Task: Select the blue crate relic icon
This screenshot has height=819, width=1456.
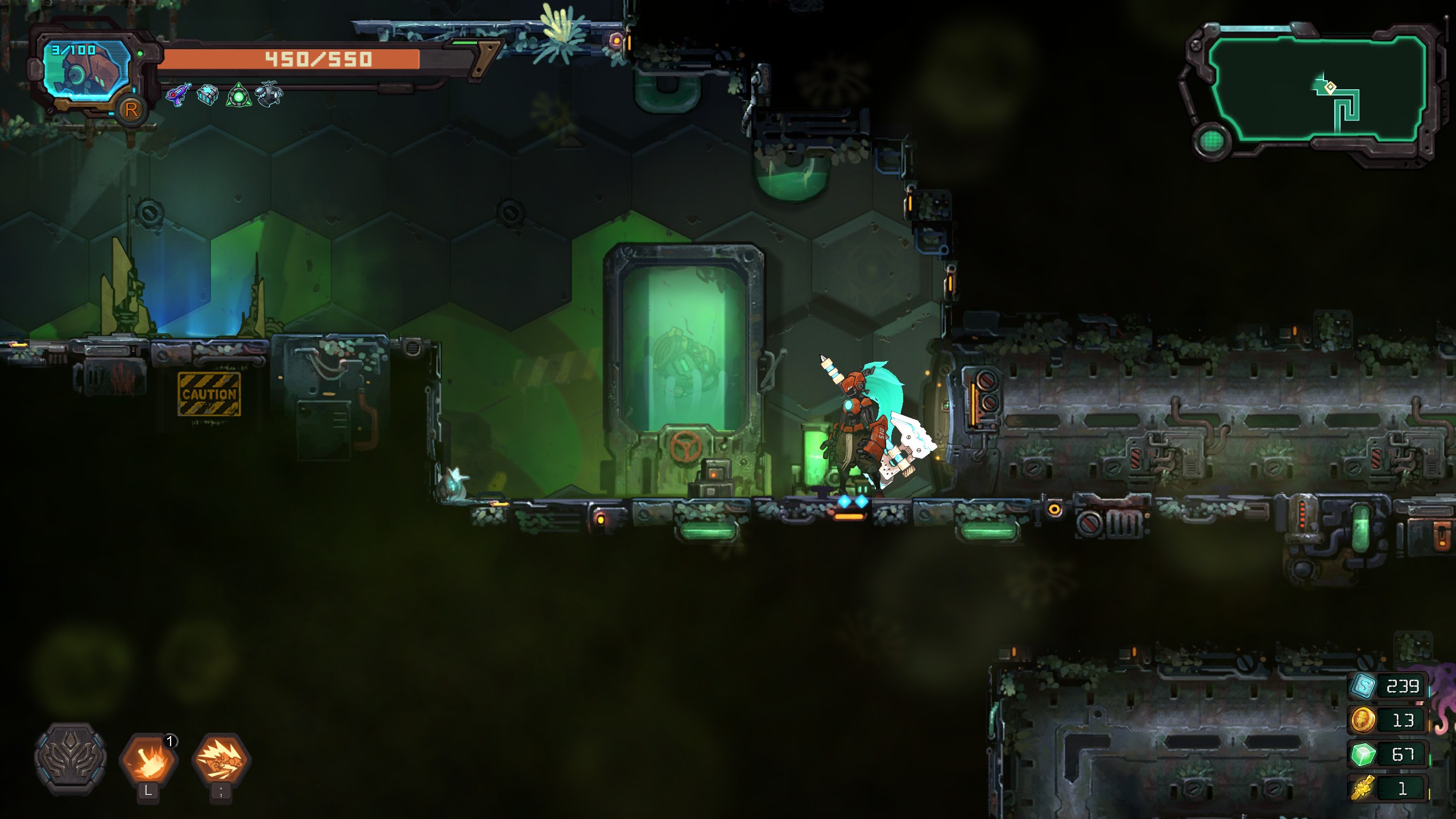Action: (x=208, y=94)
